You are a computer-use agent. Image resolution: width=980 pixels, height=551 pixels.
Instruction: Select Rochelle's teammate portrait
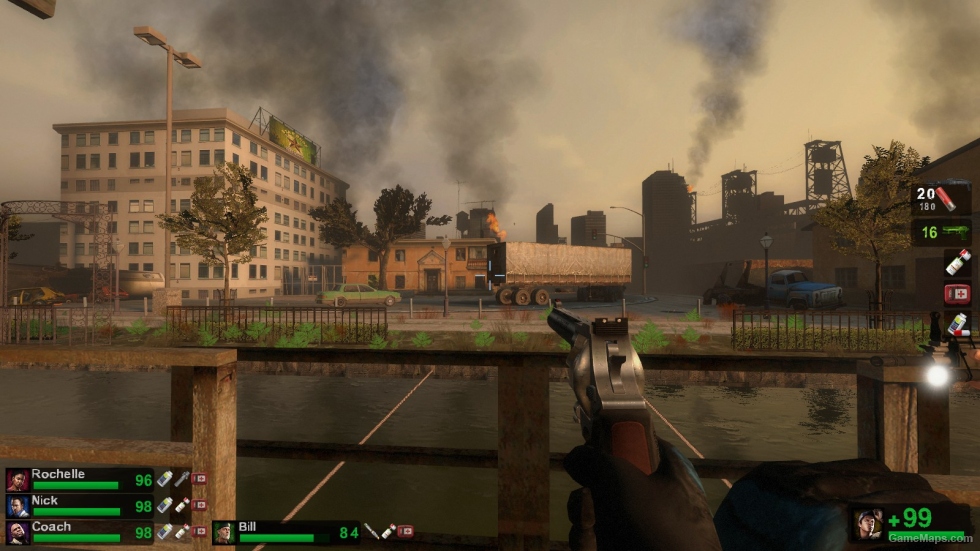[17, 480]
